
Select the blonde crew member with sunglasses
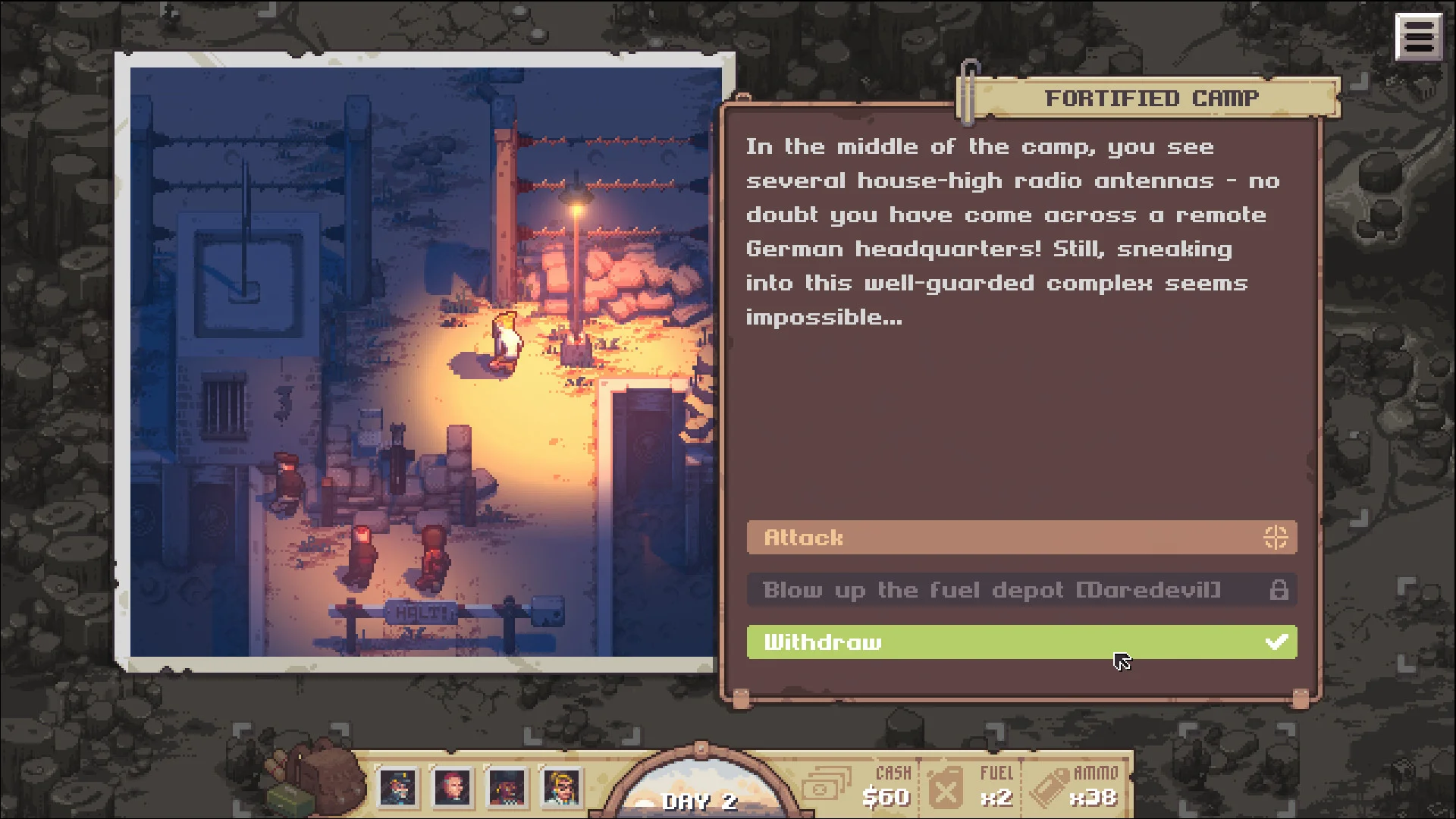[561, 788]
